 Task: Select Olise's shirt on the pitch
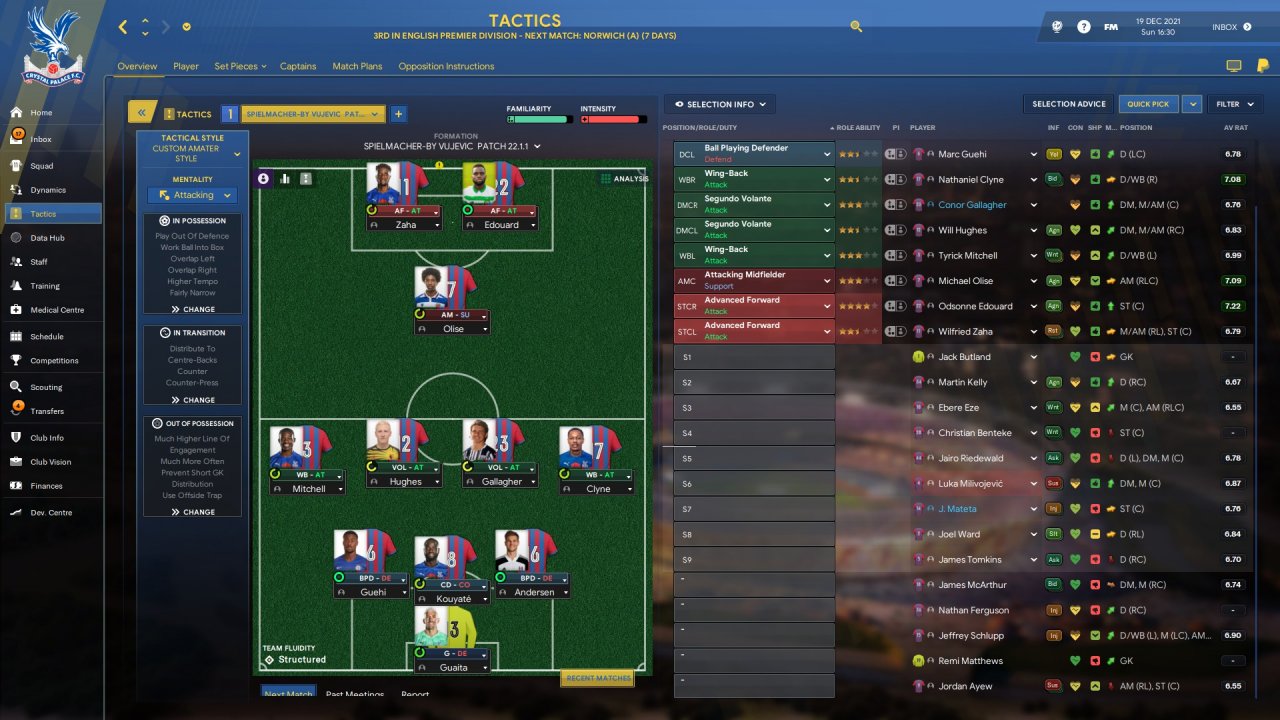(x=445, y=287)
